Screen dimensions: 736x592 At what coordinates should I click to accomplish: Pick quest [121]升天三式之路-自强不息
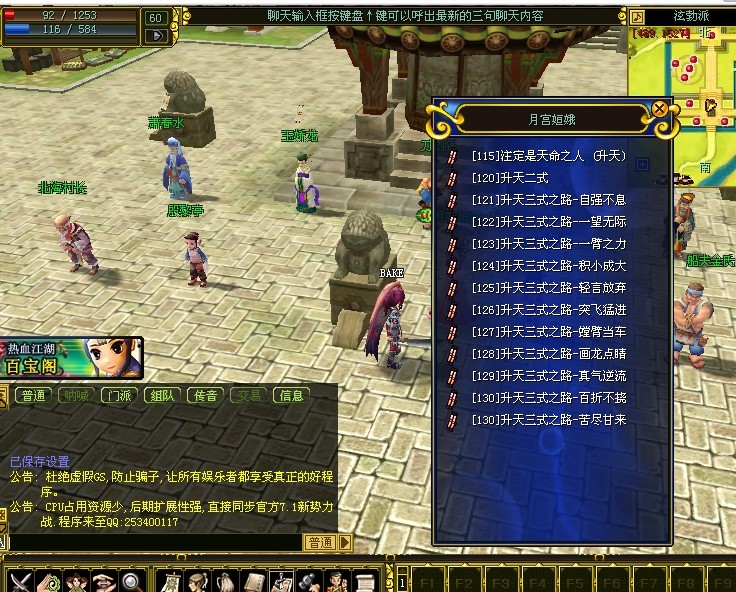pyautogui.click(x=548, y=200)
